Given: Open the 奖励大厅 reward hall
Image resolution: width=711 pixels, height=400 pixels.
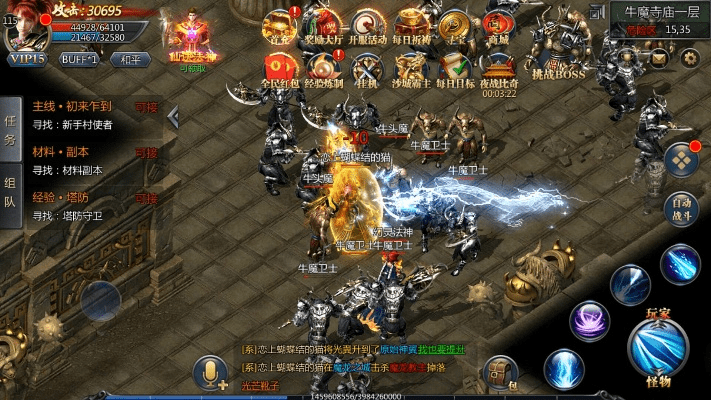Looking at the screenshot, I should (325, 26).
